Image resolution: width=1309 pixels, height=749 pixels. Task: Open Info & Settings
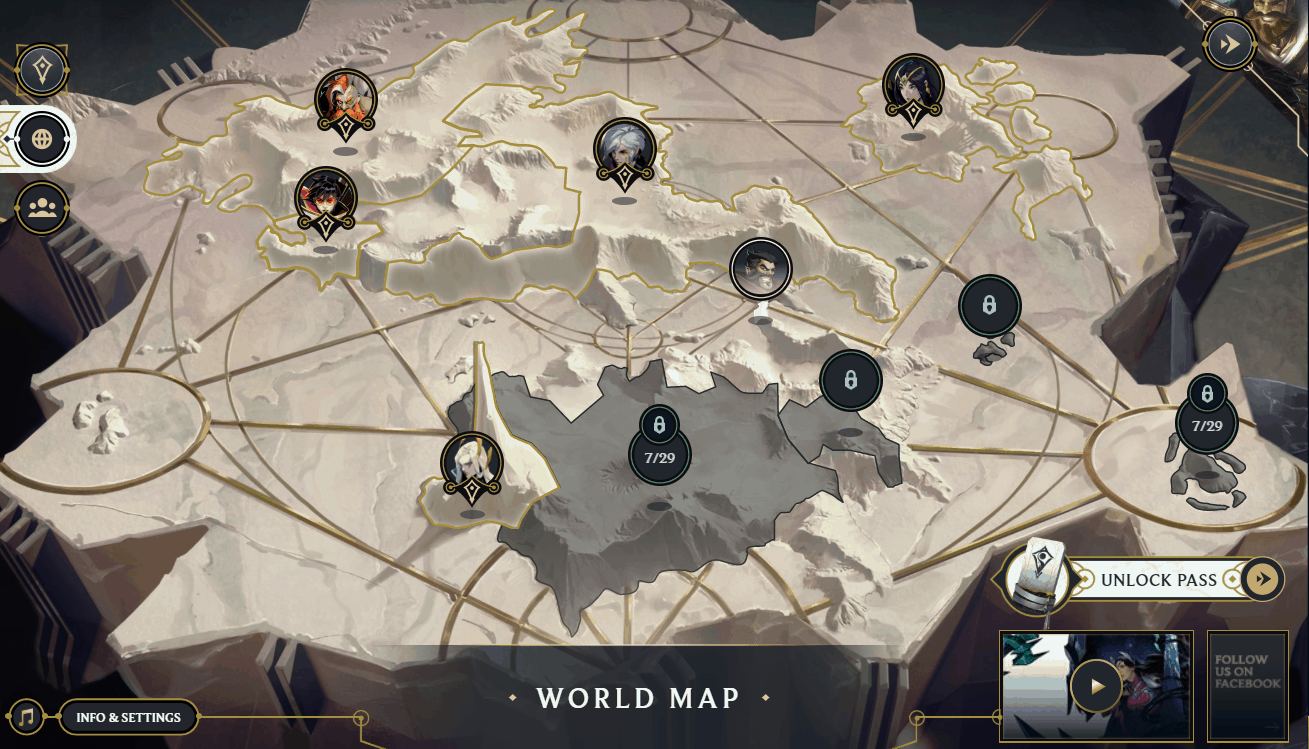pos(129,717)
